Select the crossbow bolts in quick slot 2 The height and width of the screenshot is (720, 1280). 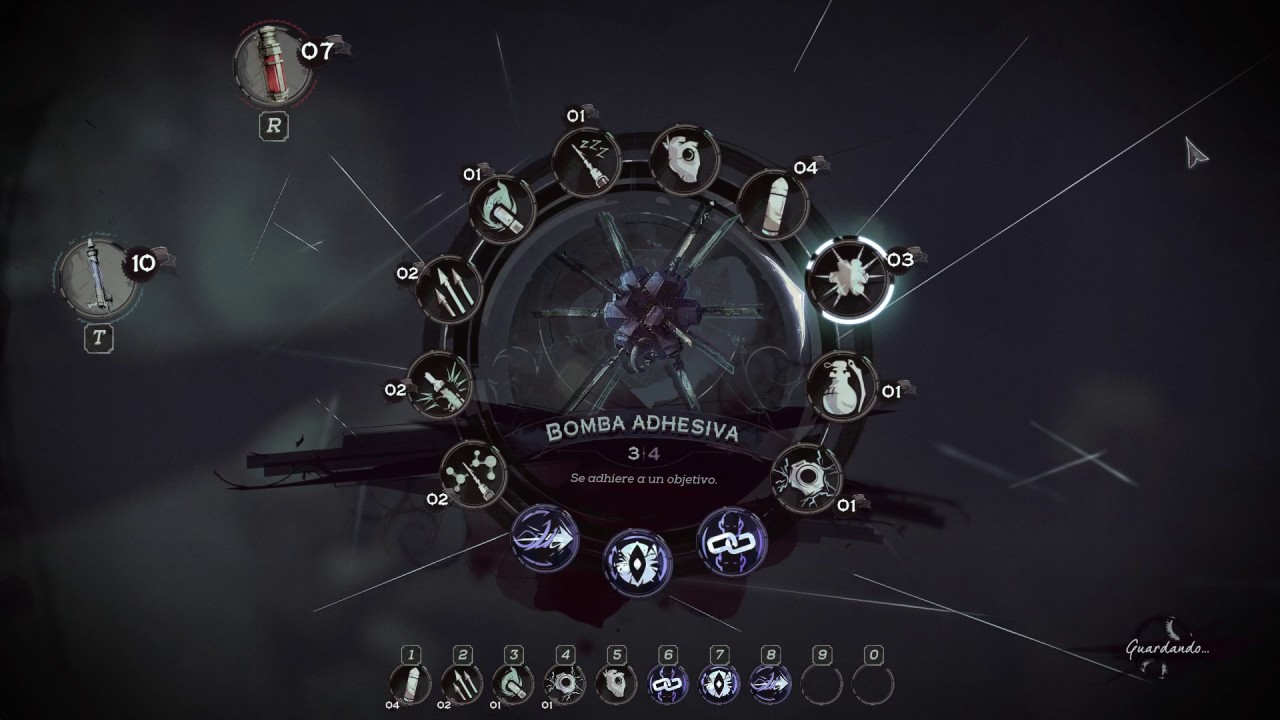[x=462, y=684]
